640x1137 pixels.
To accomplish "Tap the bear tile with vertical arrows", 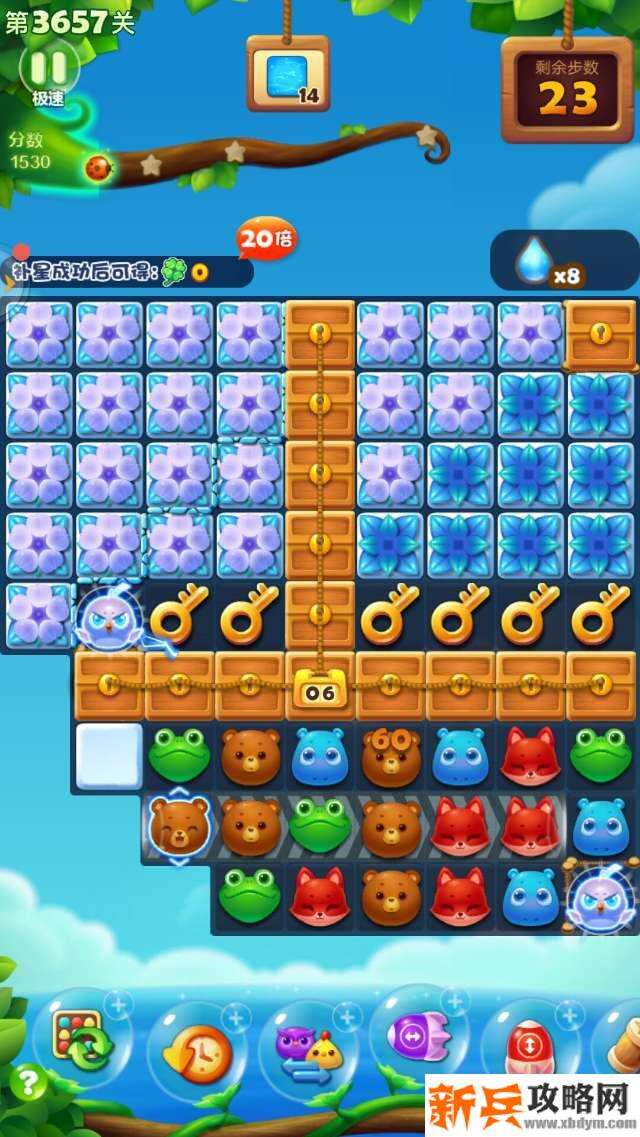I will [178, 827].
